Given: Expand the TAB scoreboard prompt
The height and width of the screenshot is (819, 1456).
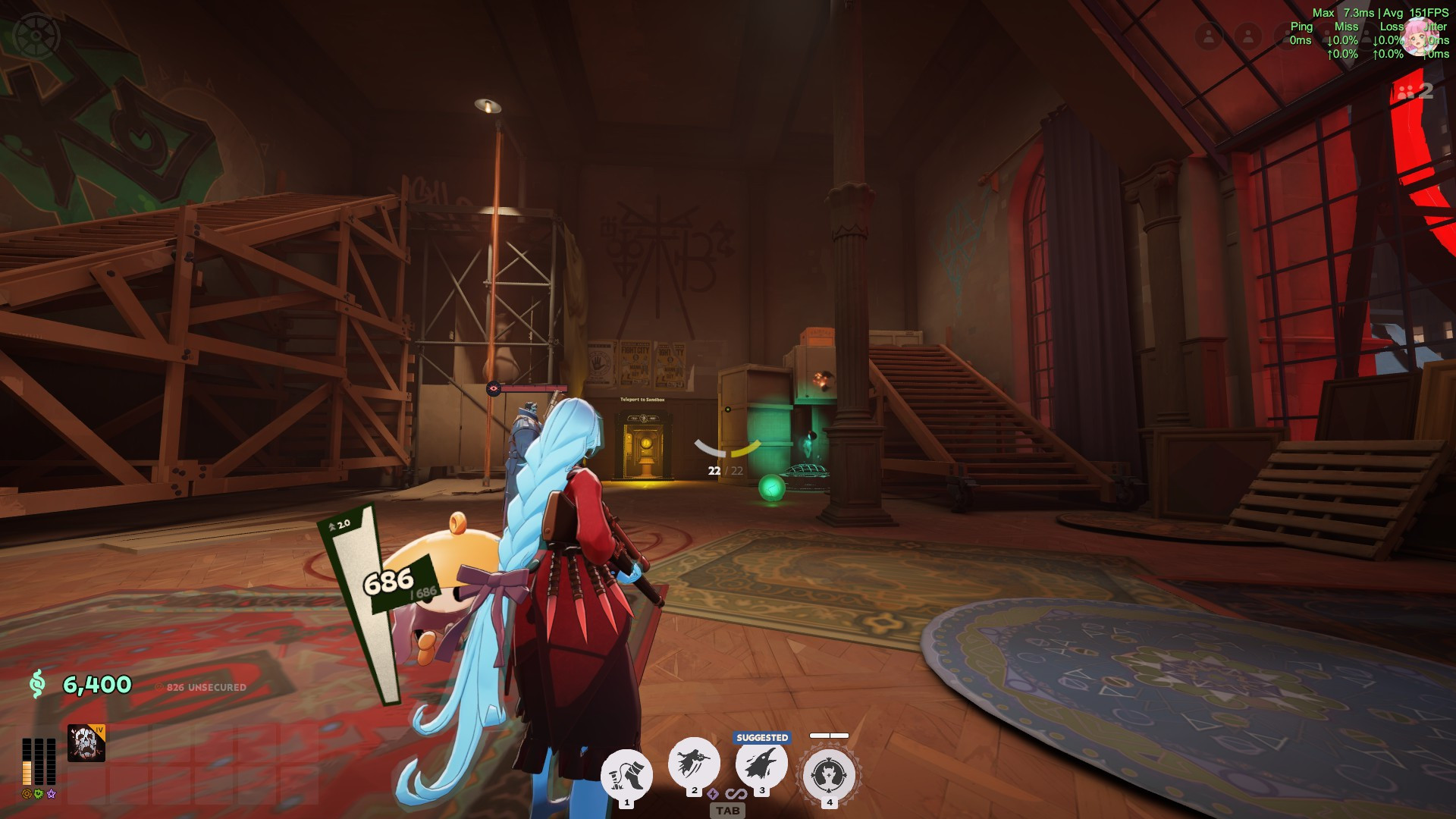Looking at the screenshot, I should point(728,811).
